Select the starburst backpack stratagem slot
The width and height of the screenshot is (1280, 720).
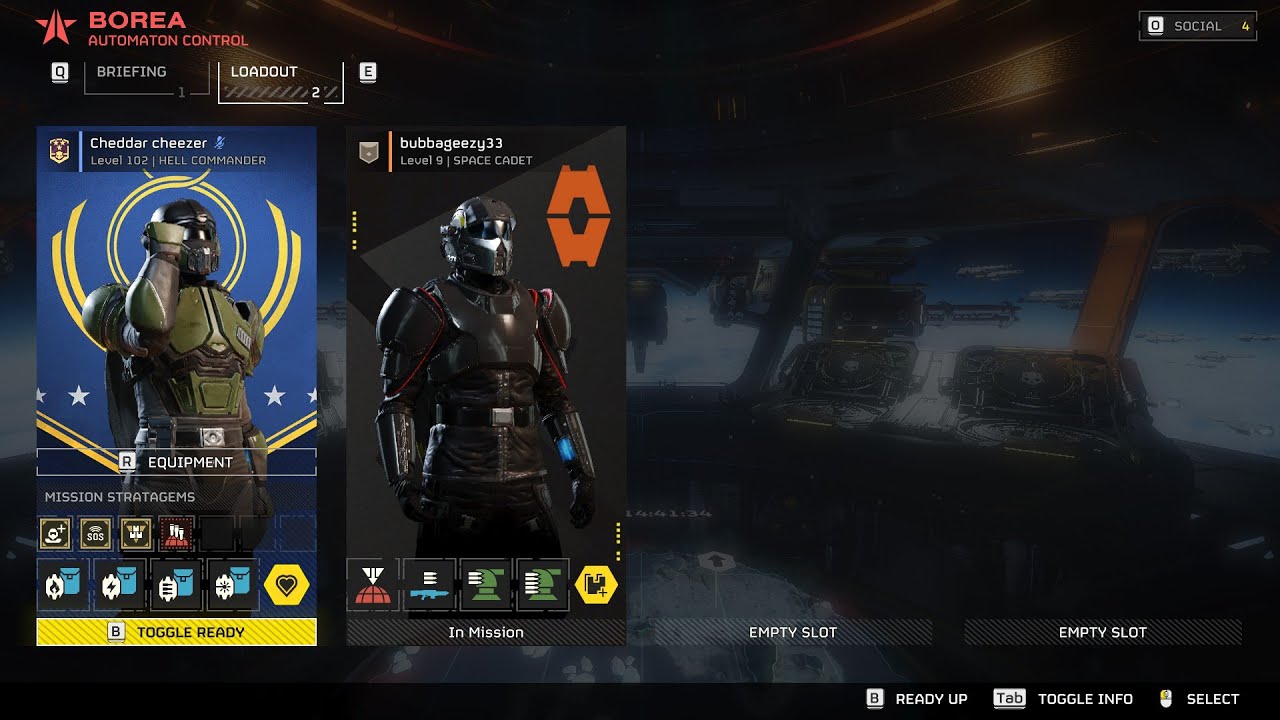232,585
